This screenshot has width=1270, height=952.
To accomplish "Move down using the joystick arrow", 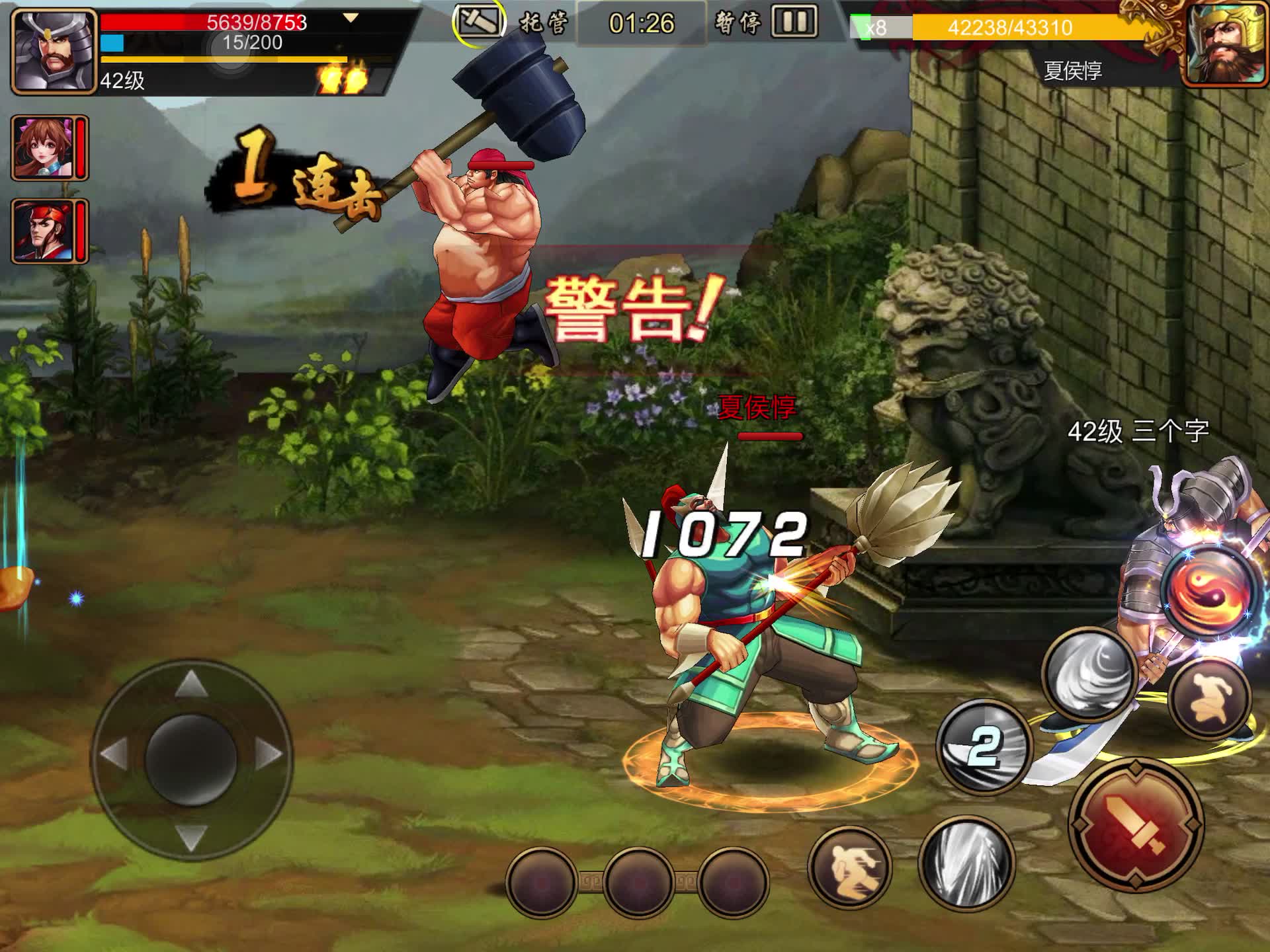I will pyautogui.click(x=191, y=836).
